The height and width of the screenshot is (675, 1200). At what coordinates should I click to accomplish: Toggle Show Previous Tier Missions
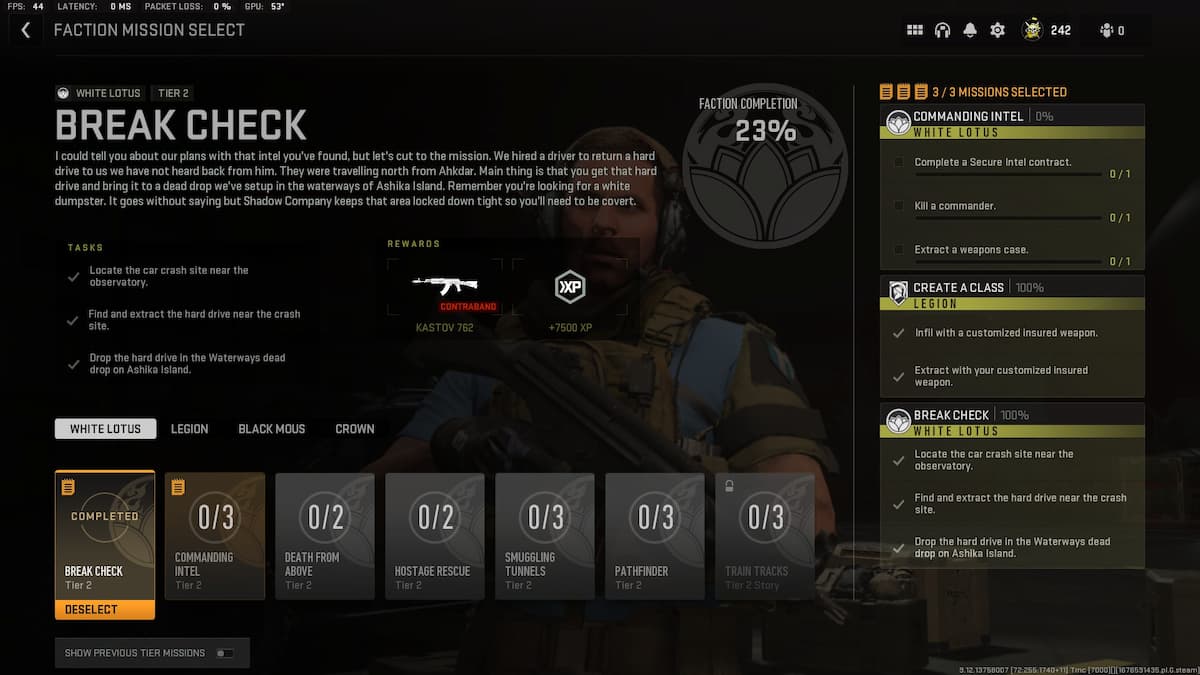[225, 653]
